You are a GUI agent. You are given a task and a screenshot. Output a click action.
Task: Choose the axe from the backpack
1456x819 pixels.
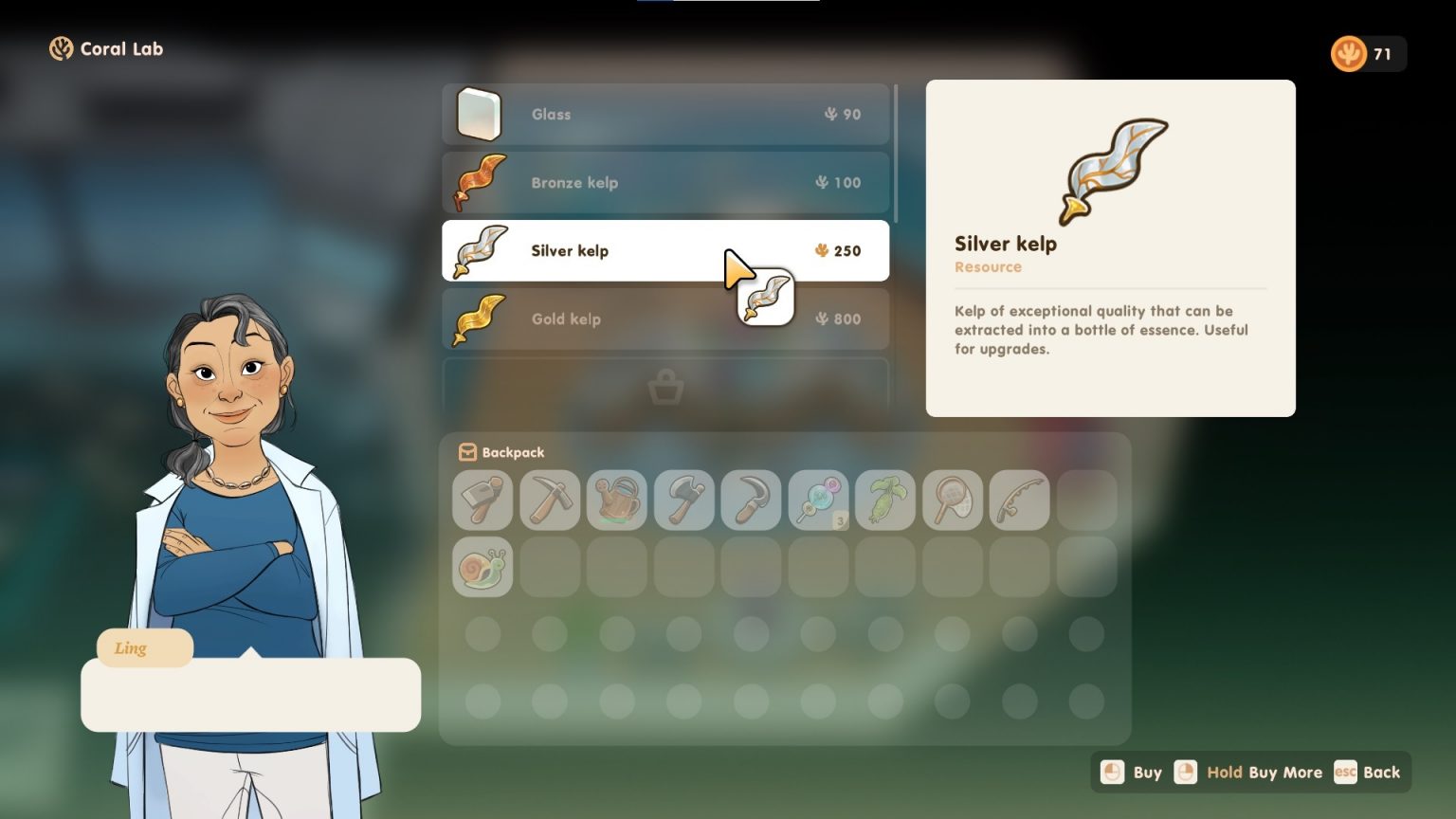[x=684, y=500]
